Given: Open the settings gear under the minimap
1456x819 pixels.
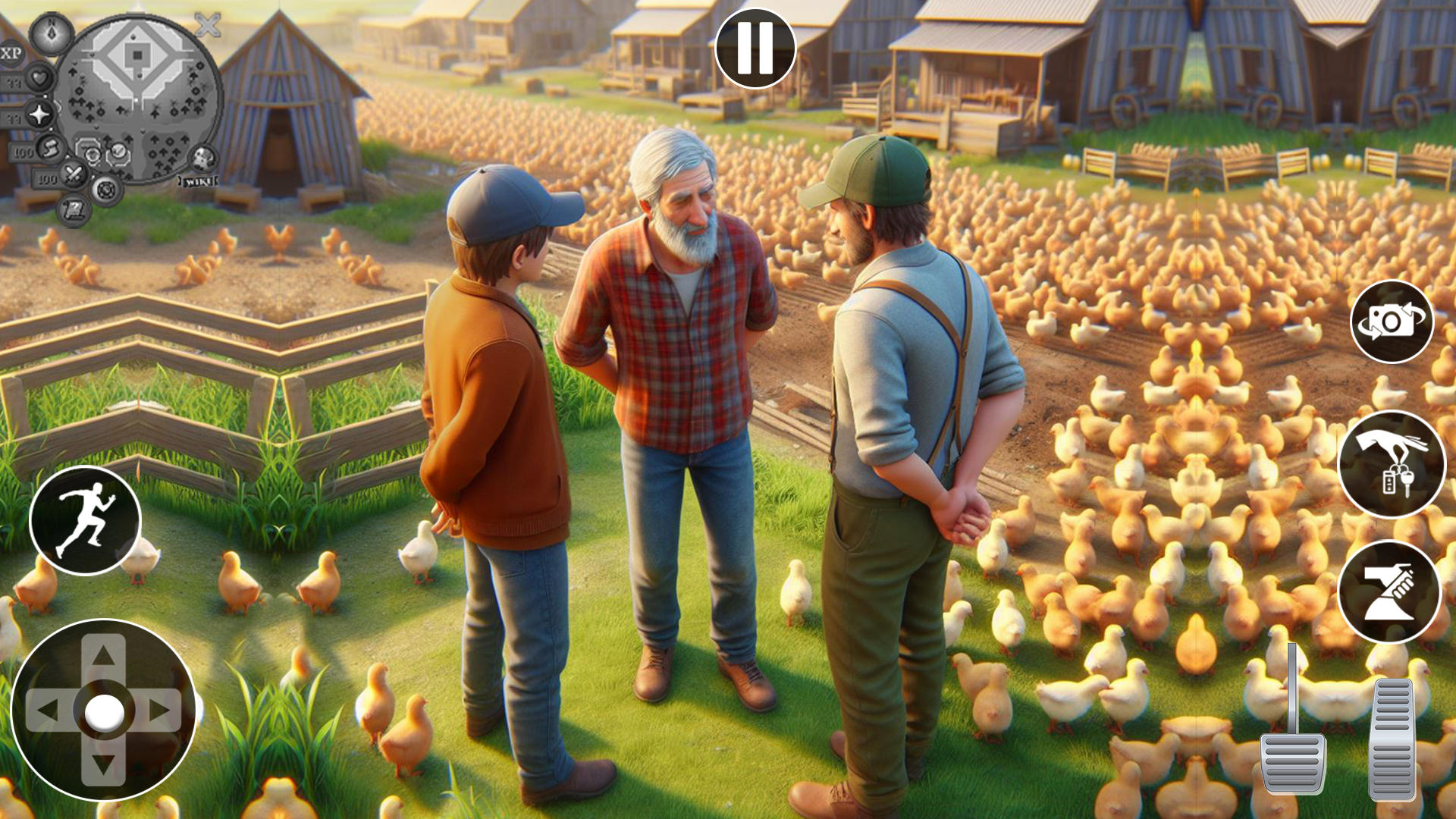Looking at the screenshot, I should coord(105,191).
